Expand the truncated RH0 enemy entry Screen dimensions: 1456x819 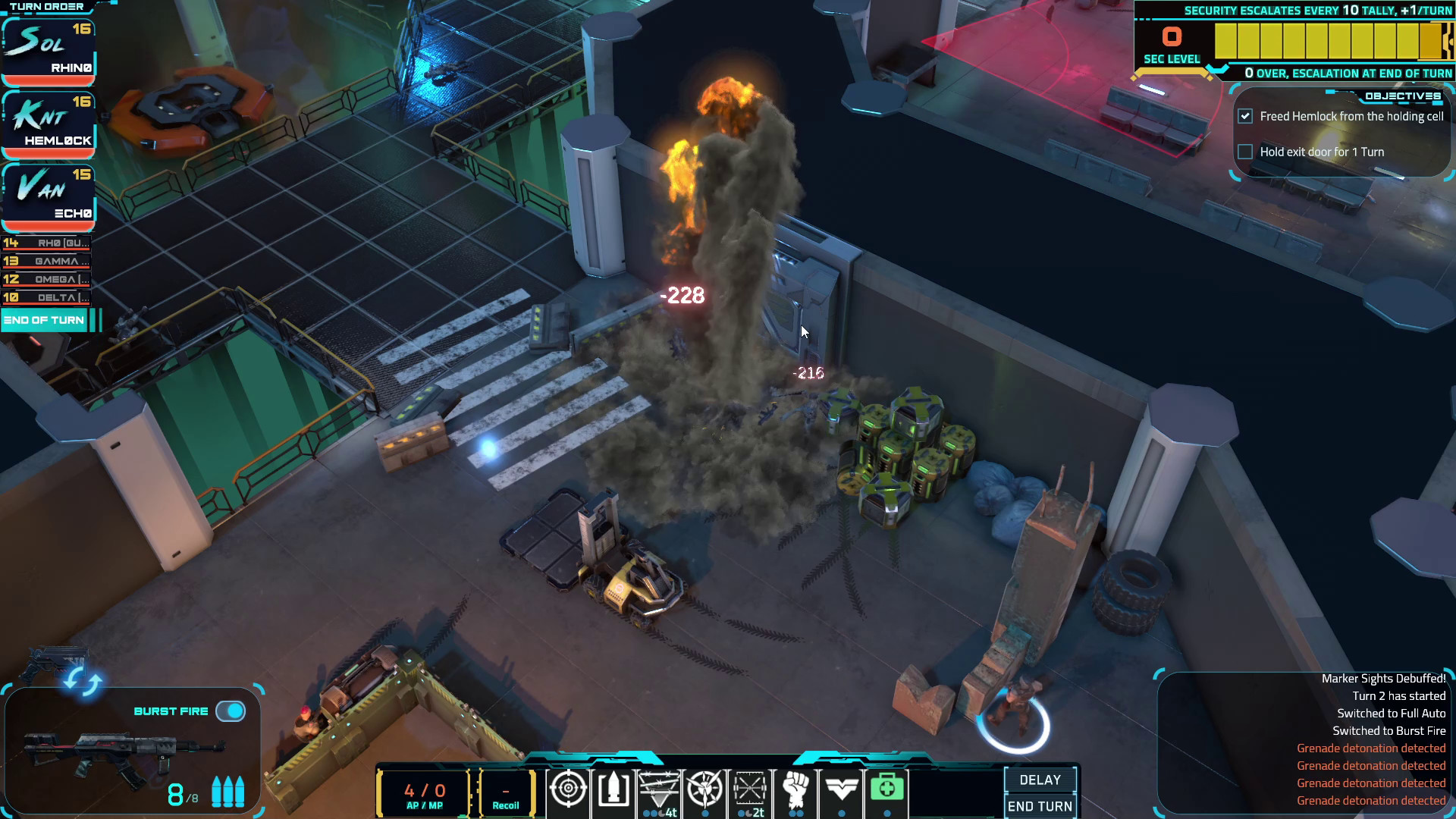coord(47,243)
